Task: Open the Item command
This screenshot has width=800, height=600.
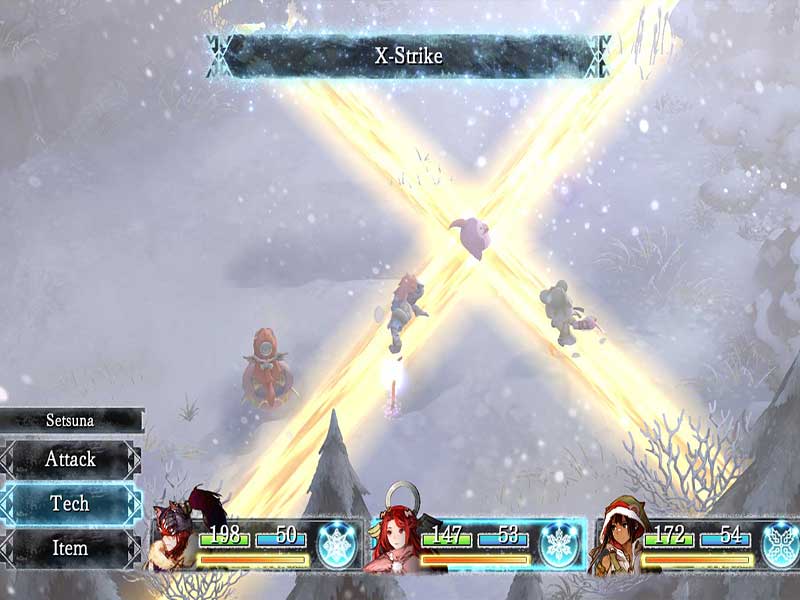Action: pos(70,548)
